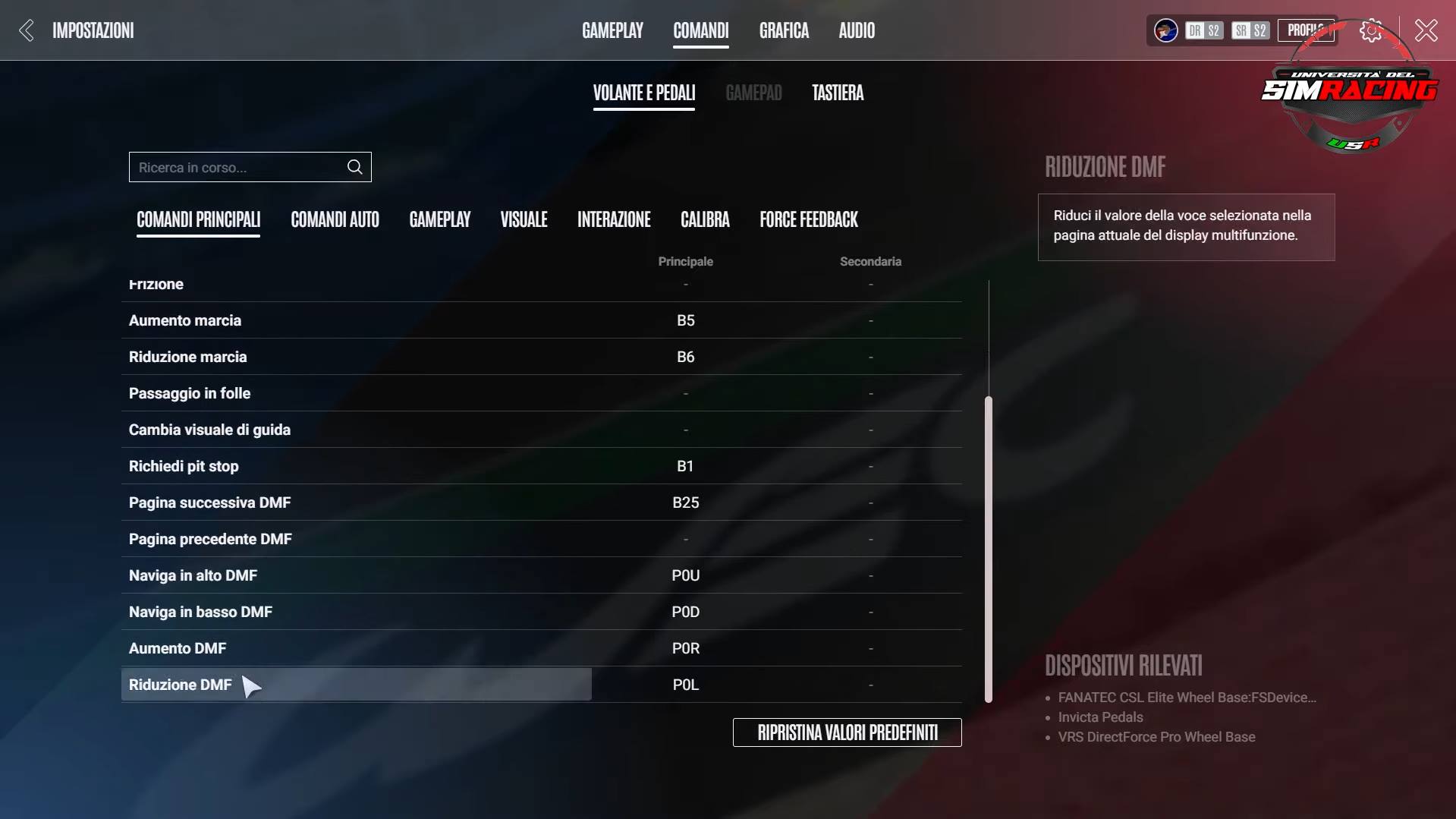Click the DR S2 rating badge
This screenshot has height=819, width=1456.
[1203, 30]
